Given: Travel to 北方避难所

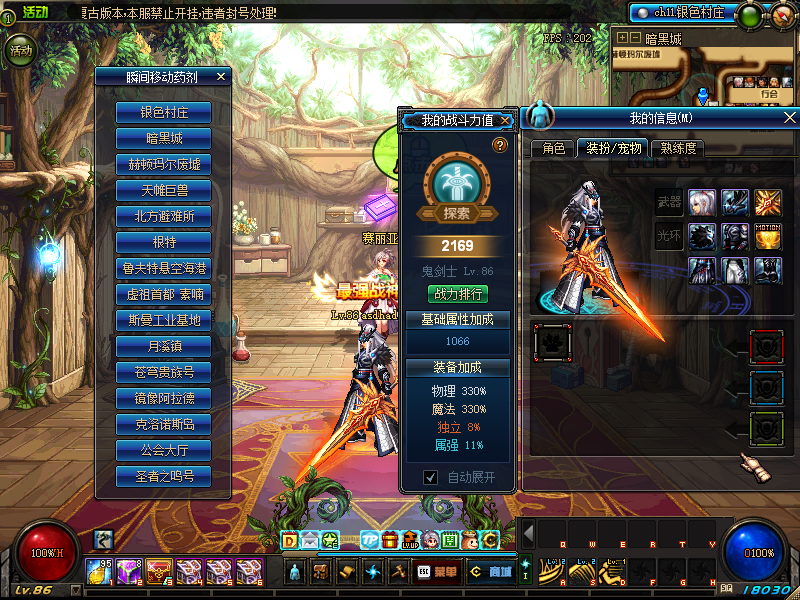Looking at the screenshot, I should pyautogui.click(x=164, y=216).
